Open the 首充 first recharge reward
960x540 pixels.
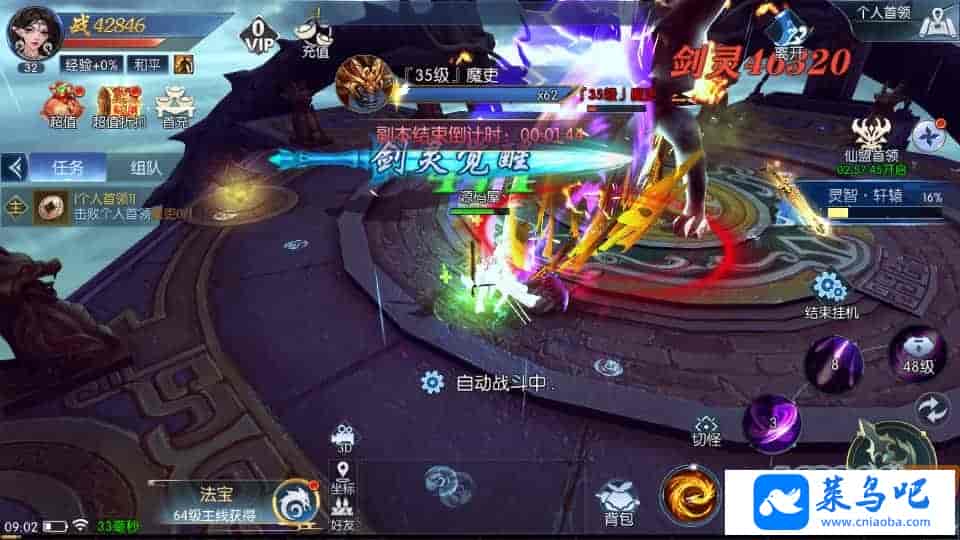[175, 105]
